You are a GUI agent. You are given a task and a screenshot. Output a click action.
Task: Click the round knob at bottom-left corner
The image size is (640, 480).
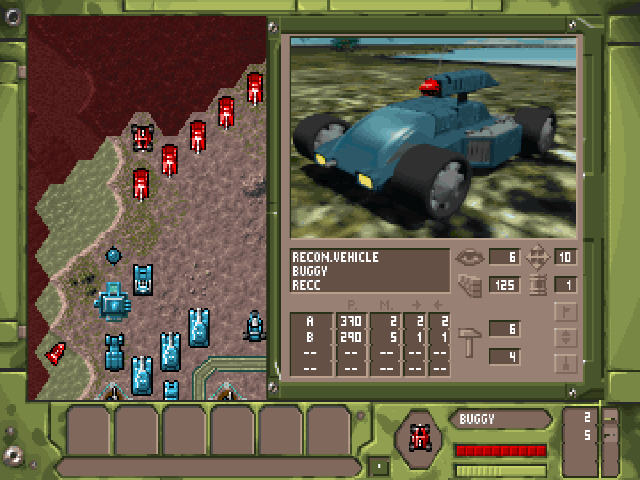pyautogui.click(x=13, y=456)
